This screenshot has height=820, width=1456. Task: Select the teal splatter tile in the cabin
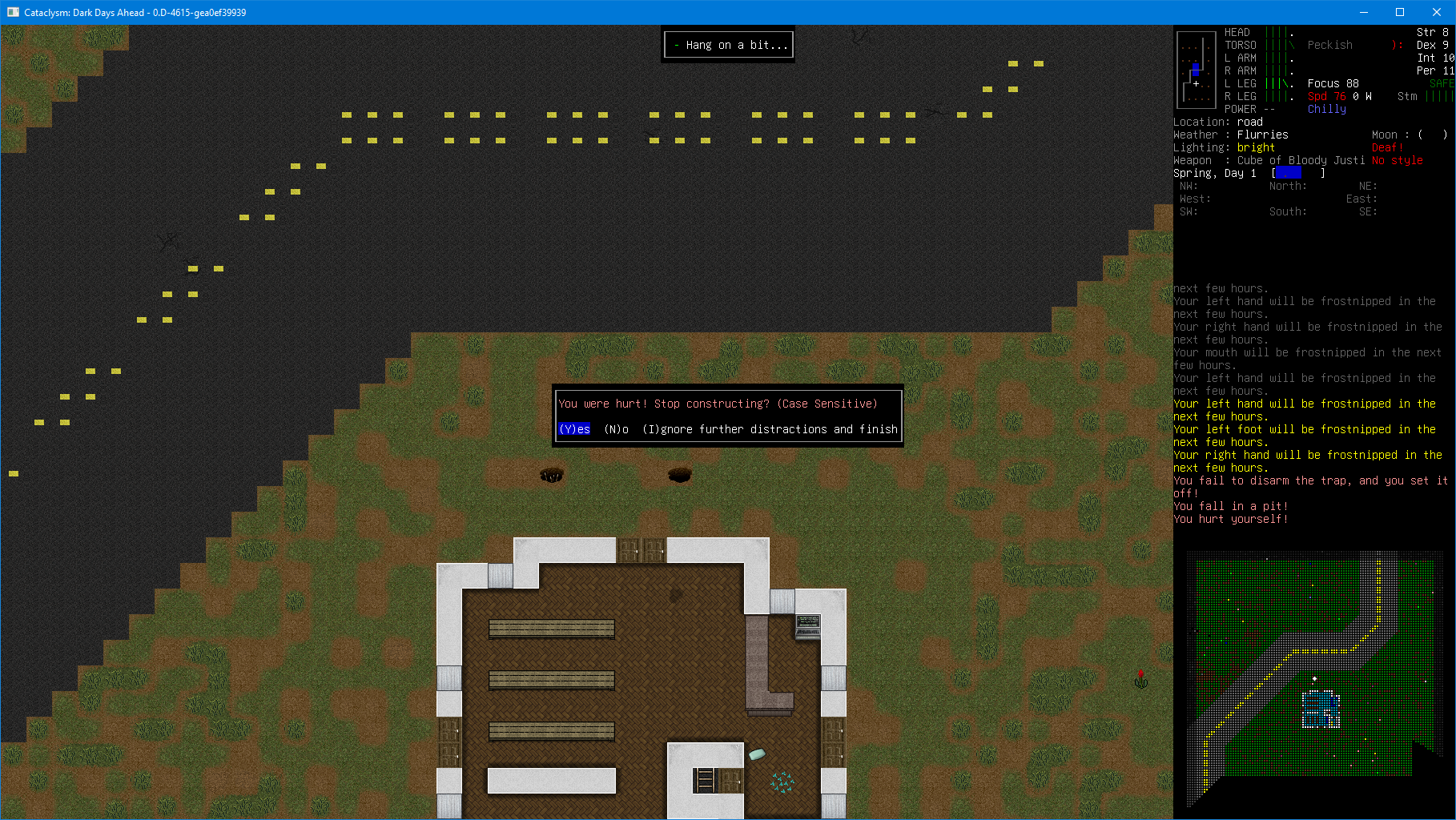click(781, 783)
